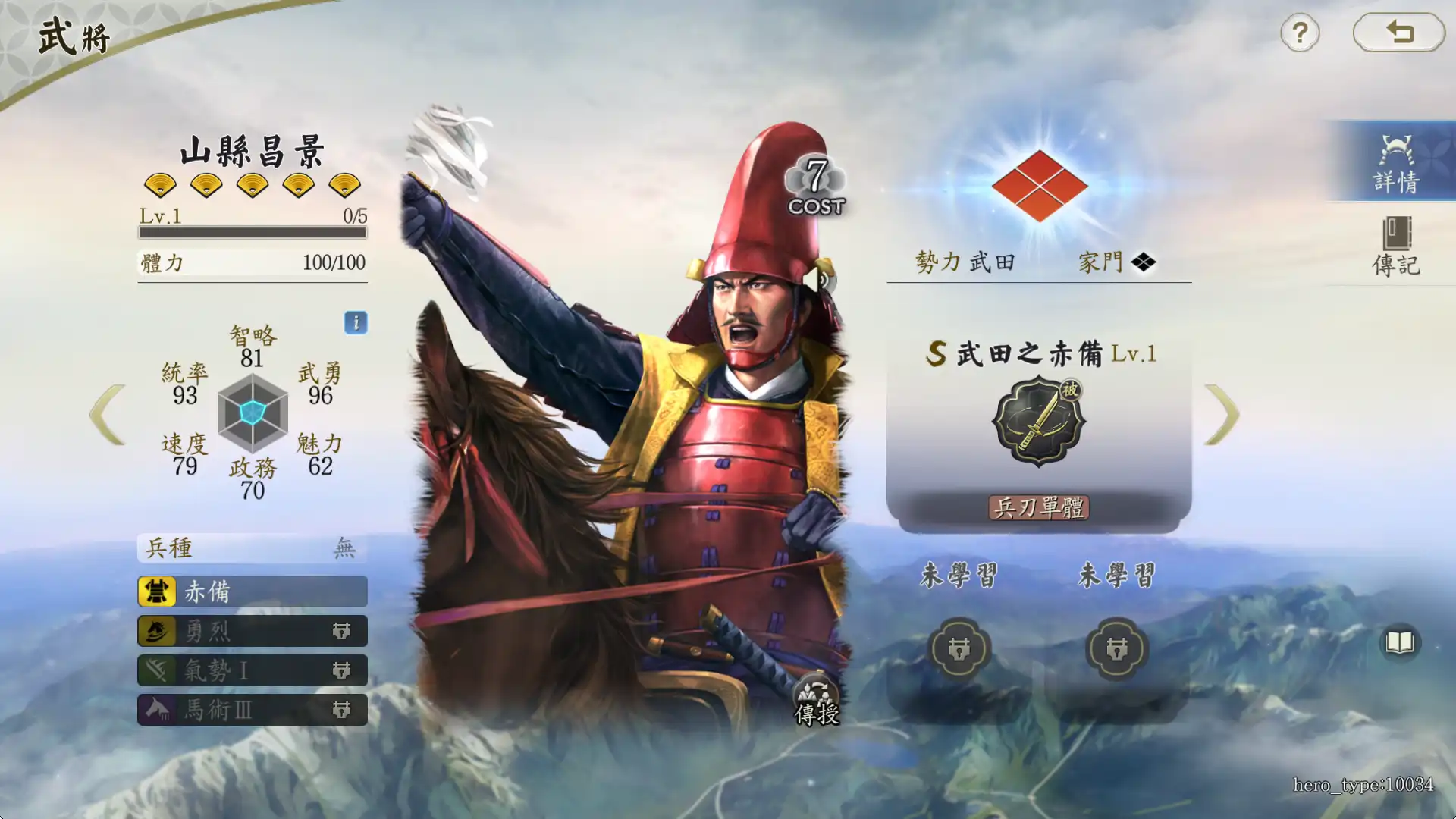
Task: Click the 氣勢I skill entry
Action: (212, 671)
